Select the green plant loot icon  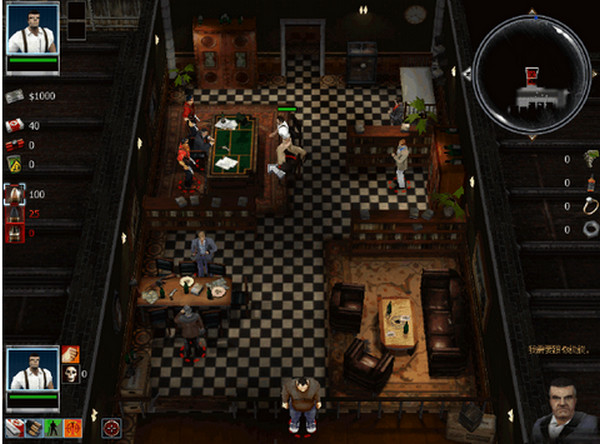click(x=591, y=157)
